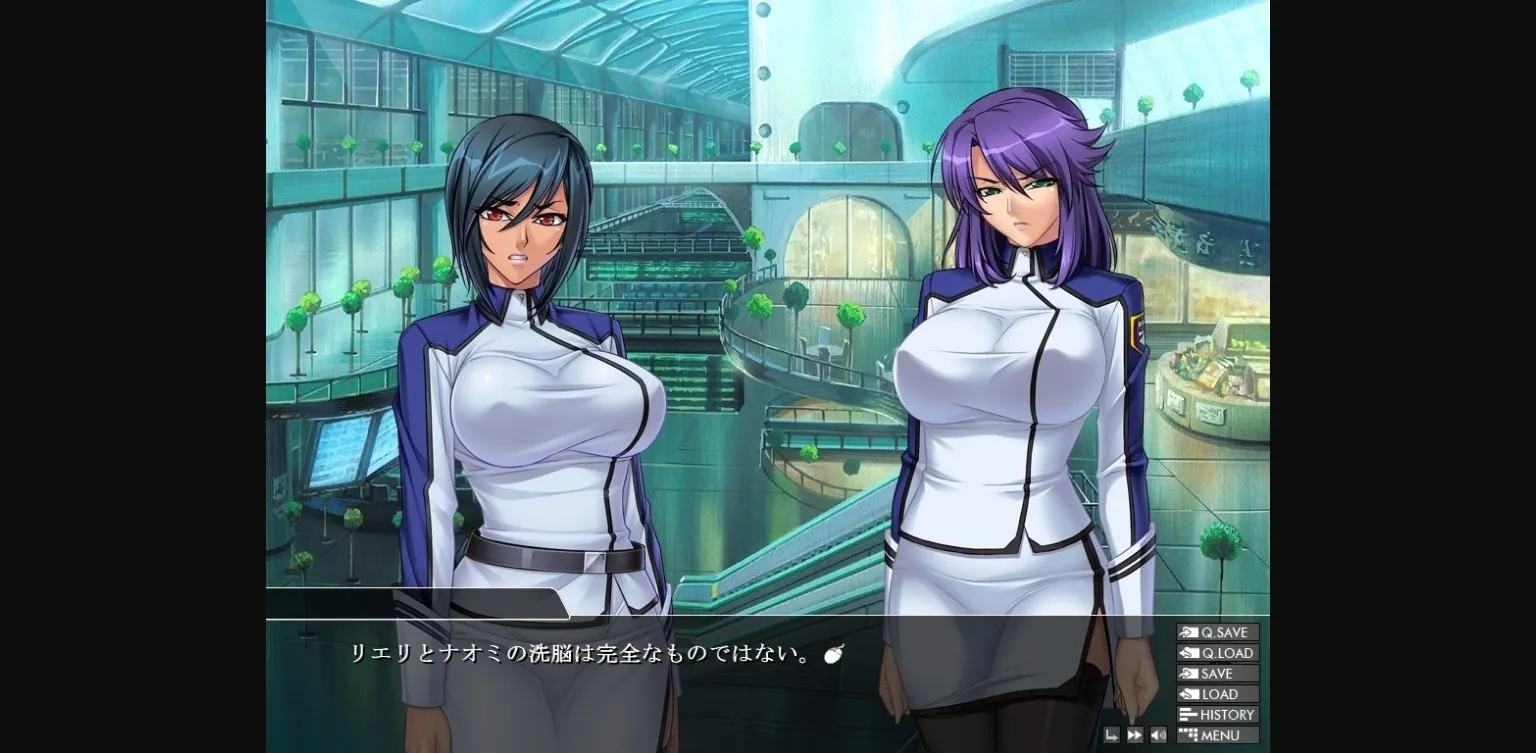Mute game audio using the speaker icon
Image resolution: width=1536 pixels, height=753 pixels.
pyautogui.click(x=1157, y=735)
